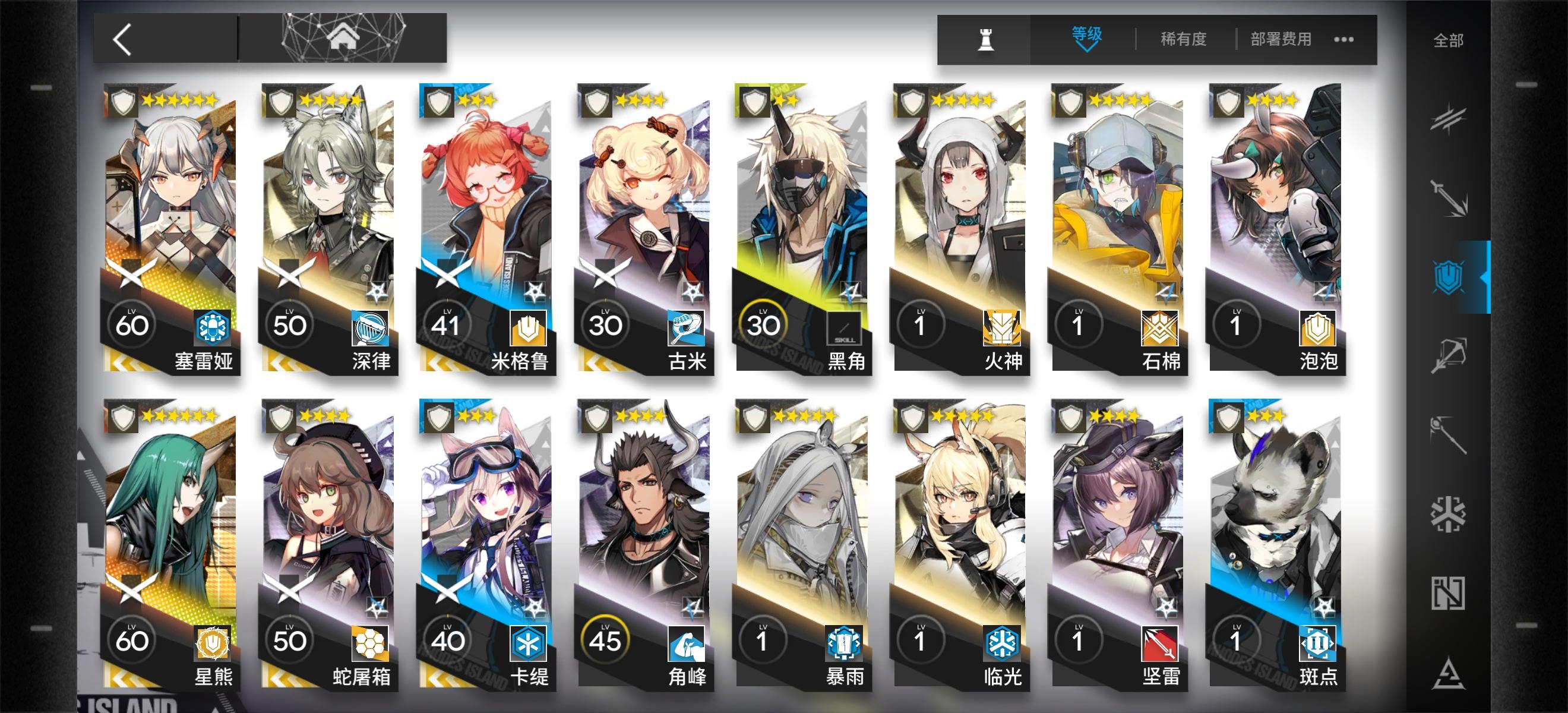The width and height of the screenshot is (1568, 713).
Task: Switch sorting to 稀有度
Action: tap(1183, 39)
